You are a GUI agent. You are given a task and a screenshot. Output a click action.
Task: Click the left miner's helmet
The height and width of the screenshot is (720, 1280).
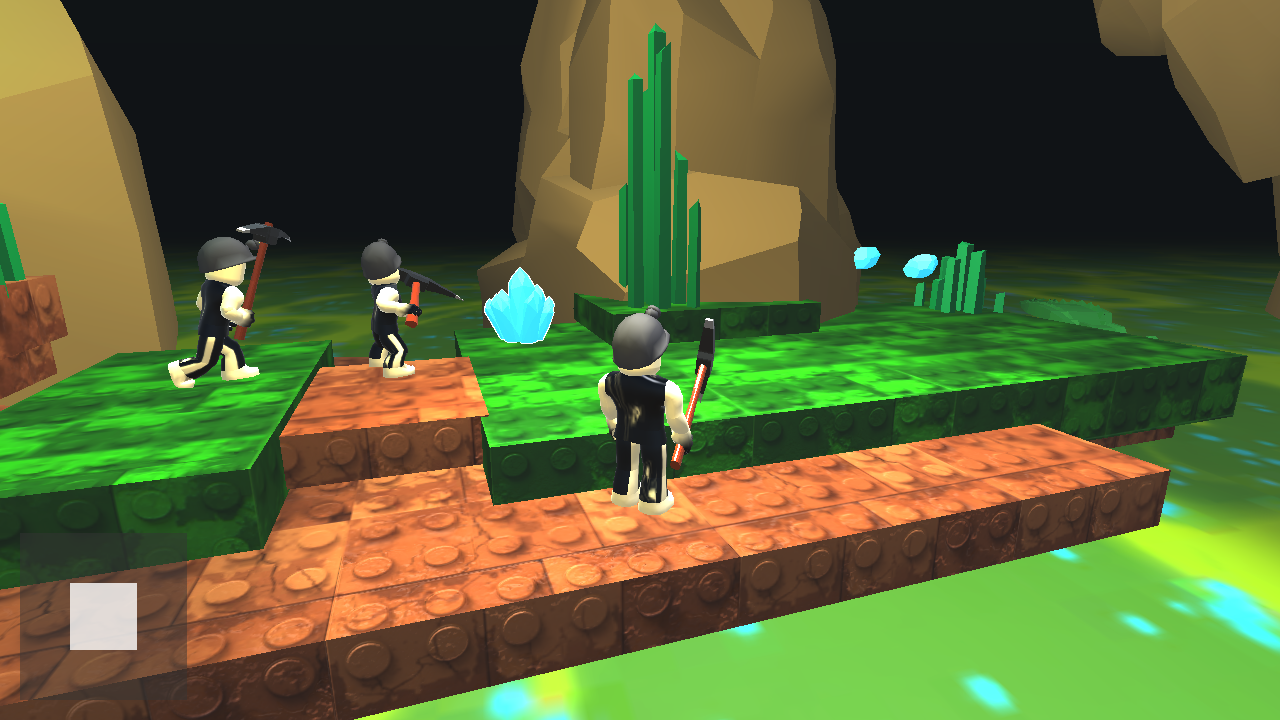pyautogui.click(x=222, y=255)
